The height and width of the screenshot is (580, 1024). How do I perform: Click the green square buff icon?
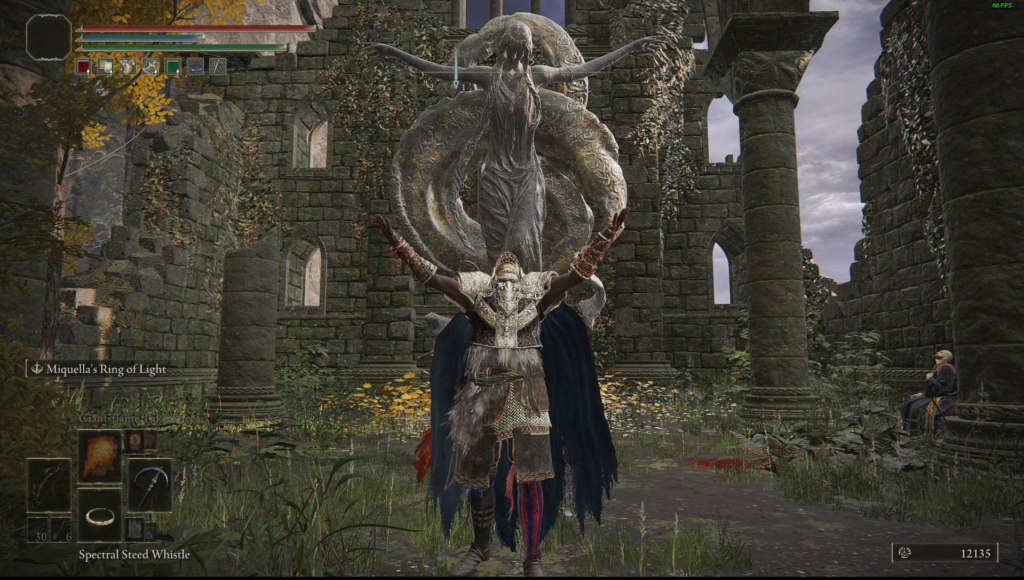[173, 67]
